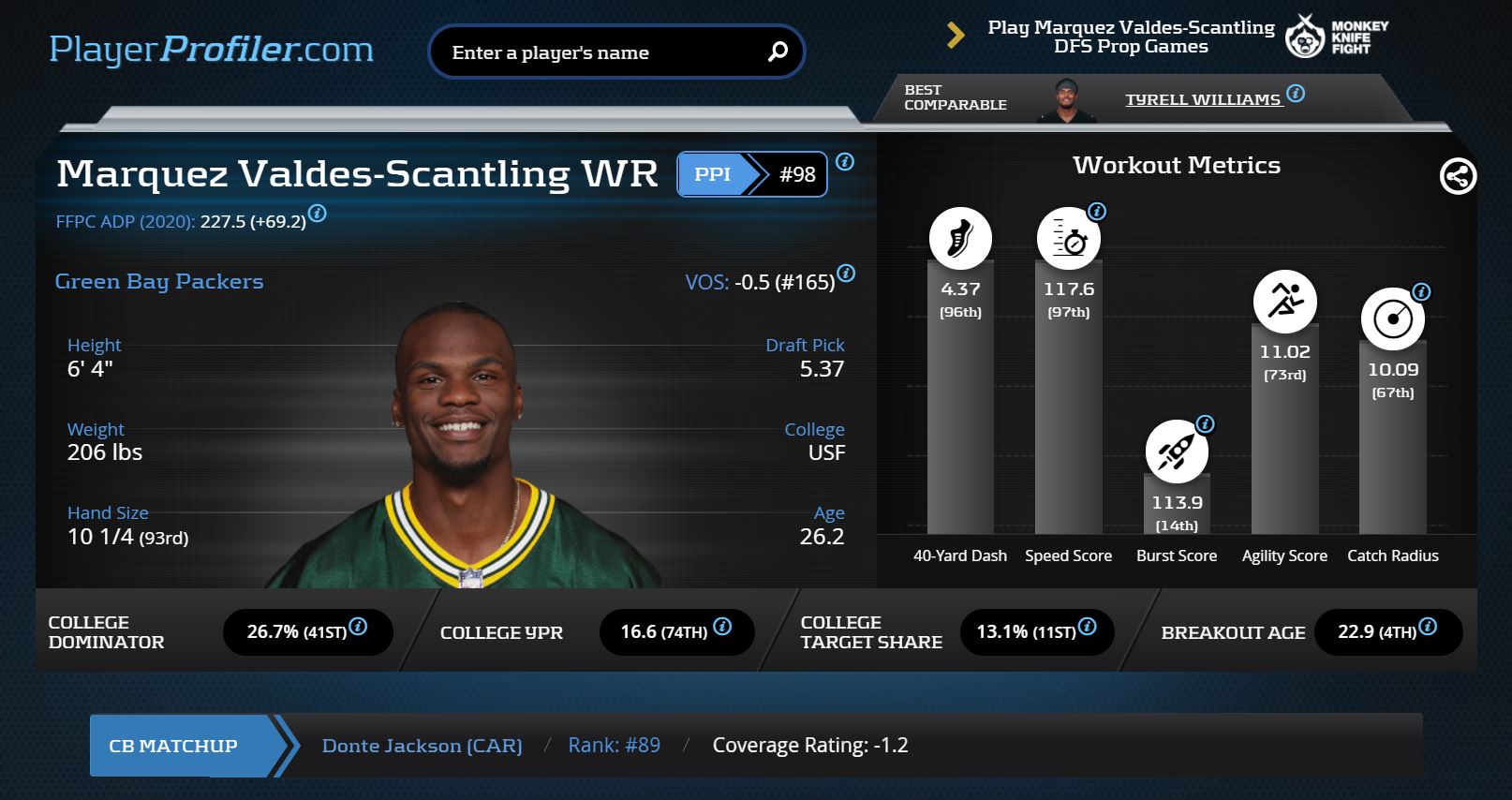Click the magnifying glass search icon
The width and height of the screenshot is (1512, 800).
point(778,52)
